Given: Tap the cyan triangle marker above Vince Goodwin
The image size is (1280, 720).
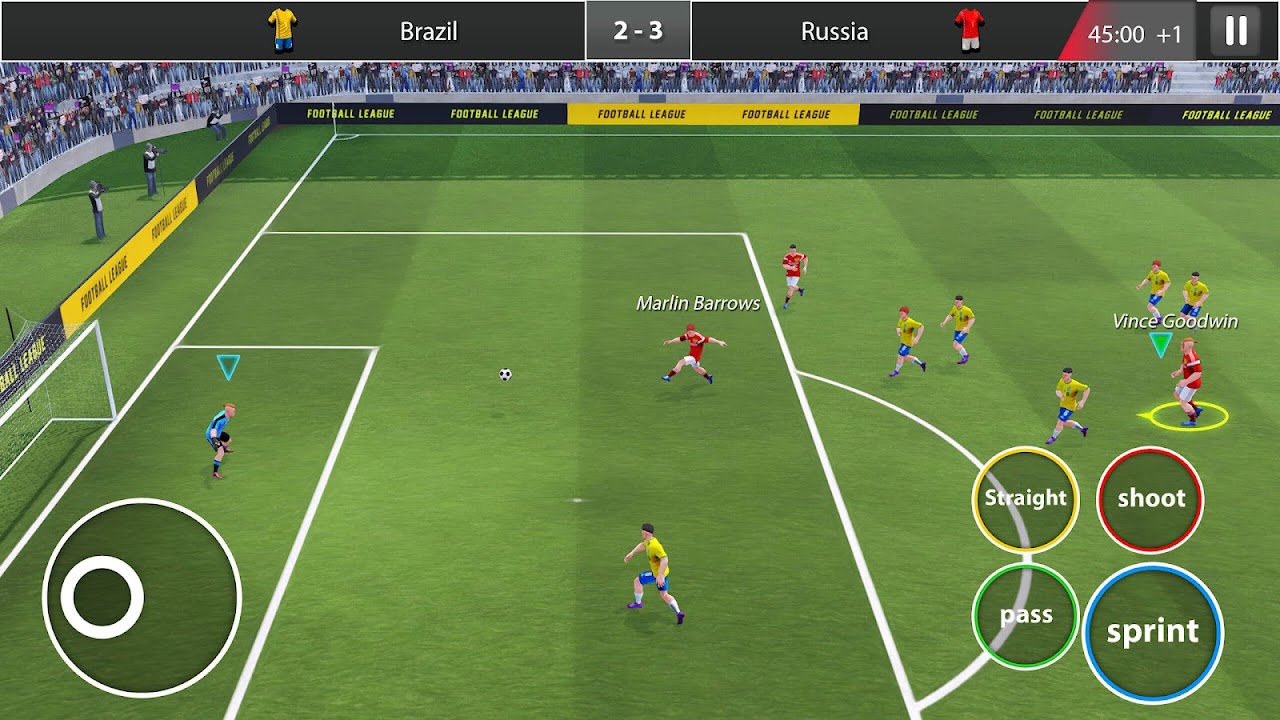Looking at the screenshot, I should coord(1161,341).
